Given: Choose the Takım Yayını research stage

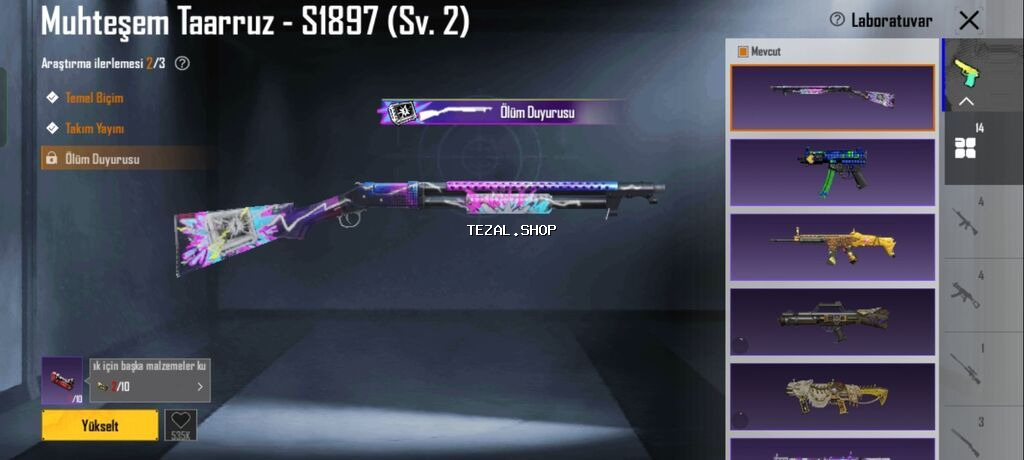Looking at the screenshot, I should [94, 128].
